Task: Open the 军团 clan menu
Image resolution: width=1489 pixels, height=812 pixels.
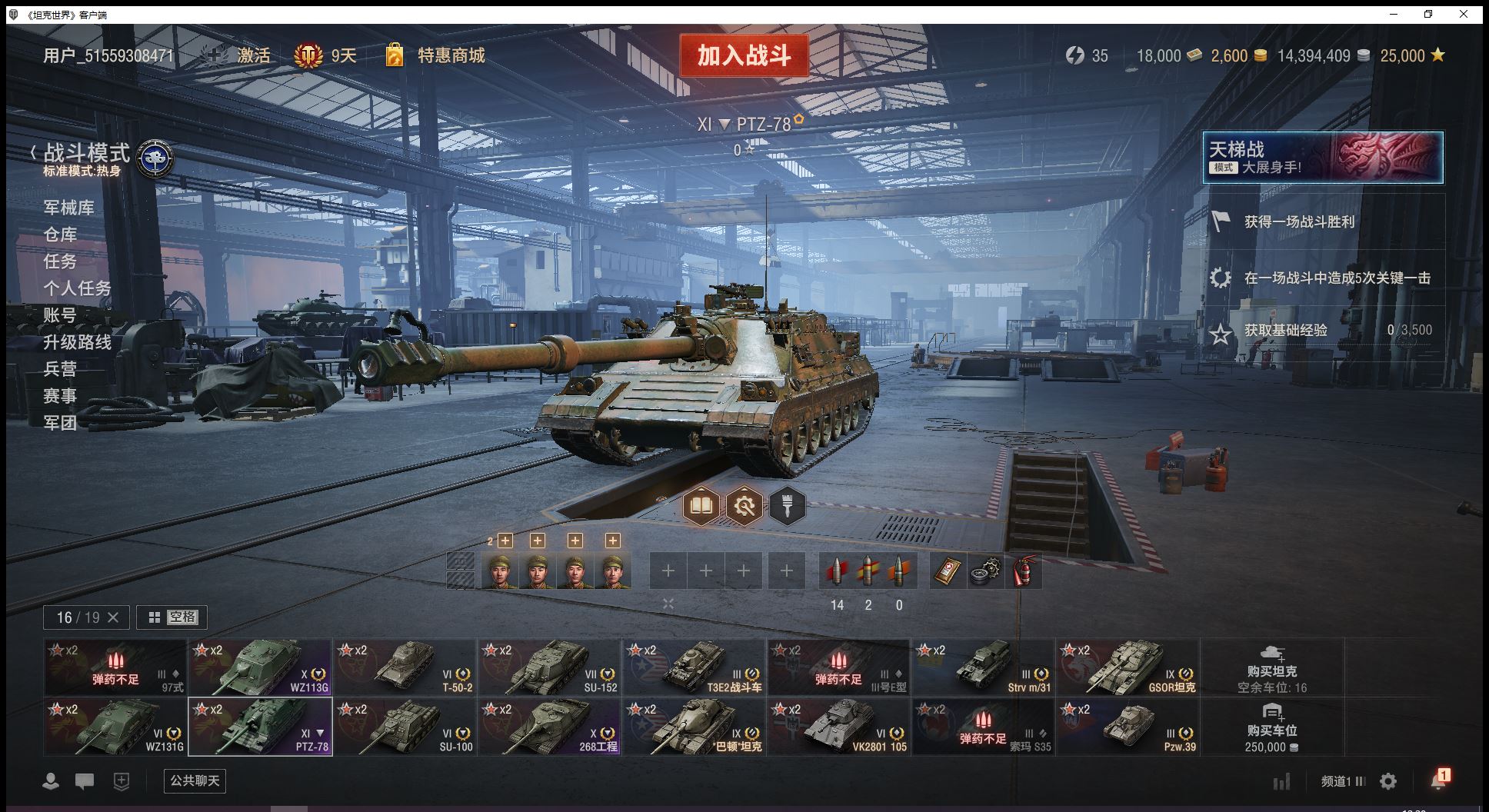Action: 60,423
